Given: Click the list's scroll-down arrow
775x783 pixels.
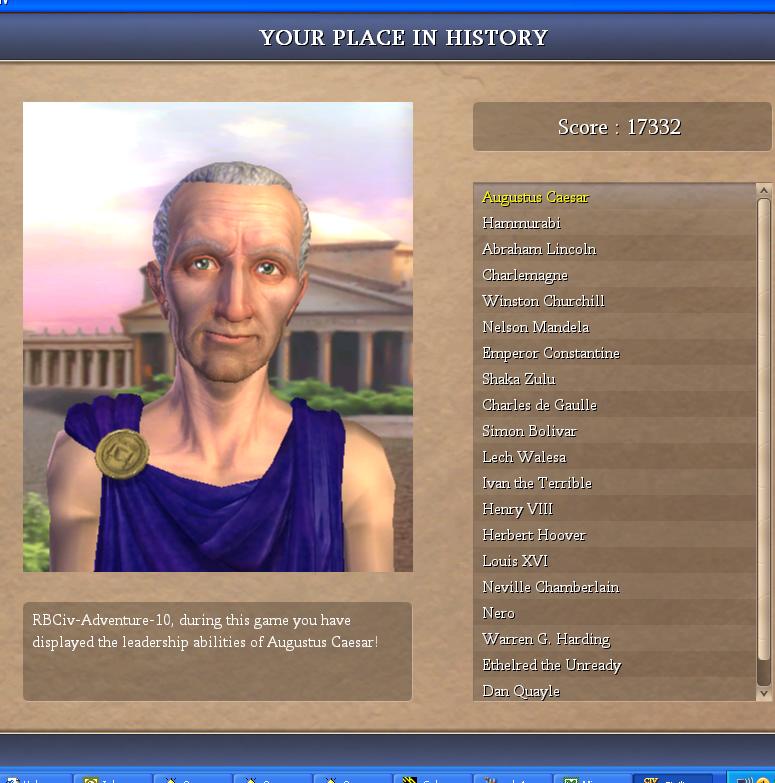Looking at the screenshot, I should pyautogui.click(x=764, y=693).
